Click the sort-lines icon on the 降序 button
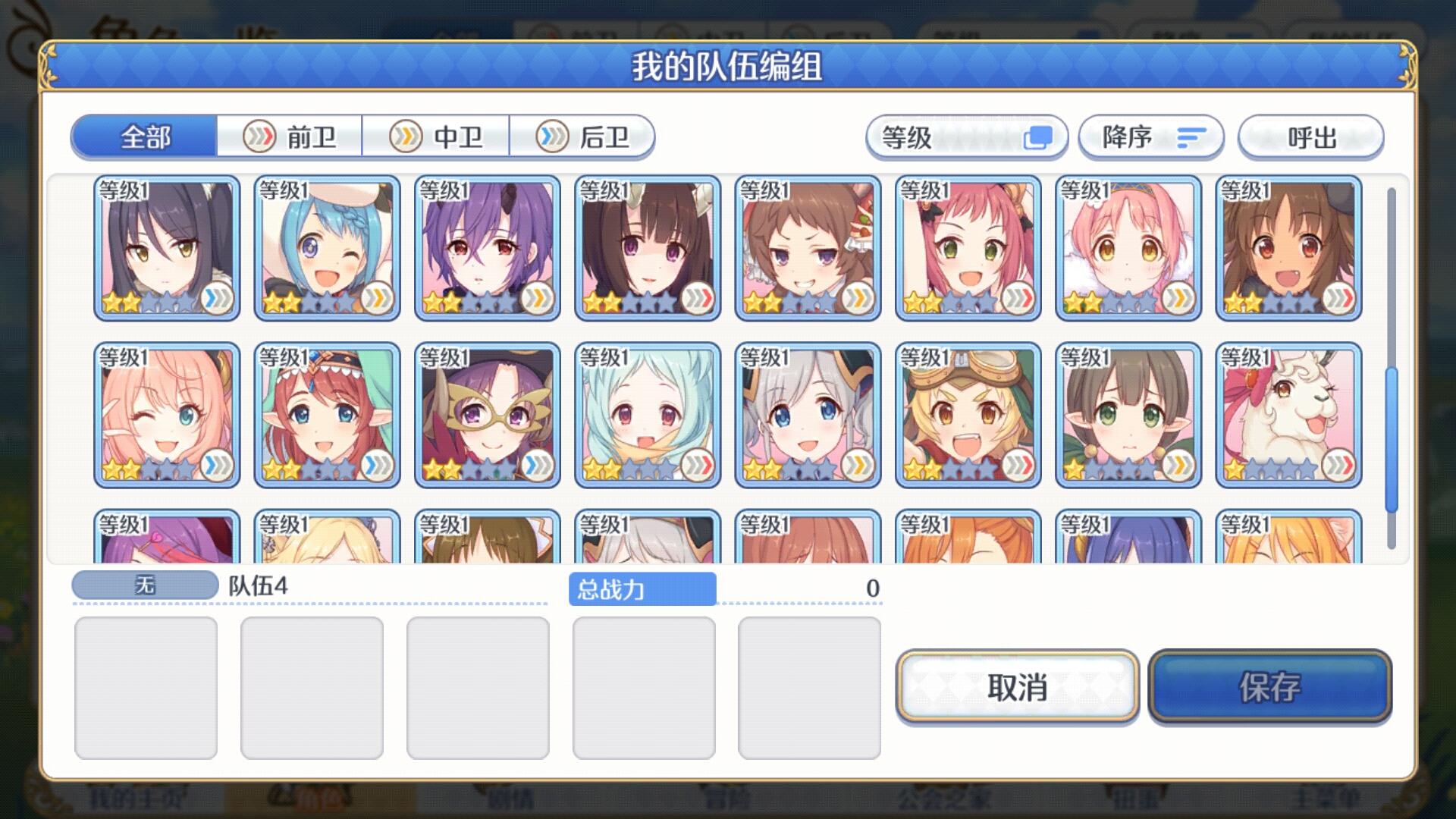Viewport: 1456px width, 819px height. coord(1191,137)
